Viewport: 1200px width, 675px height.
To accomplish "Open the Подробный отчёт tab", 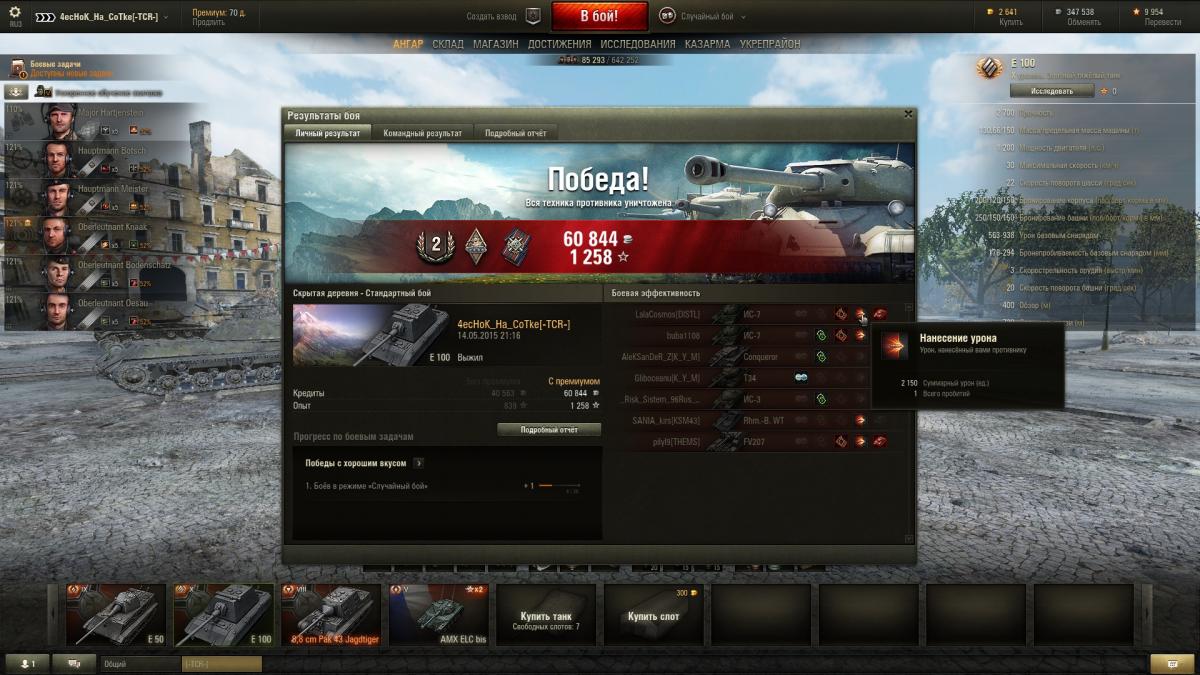I will 515,133.
